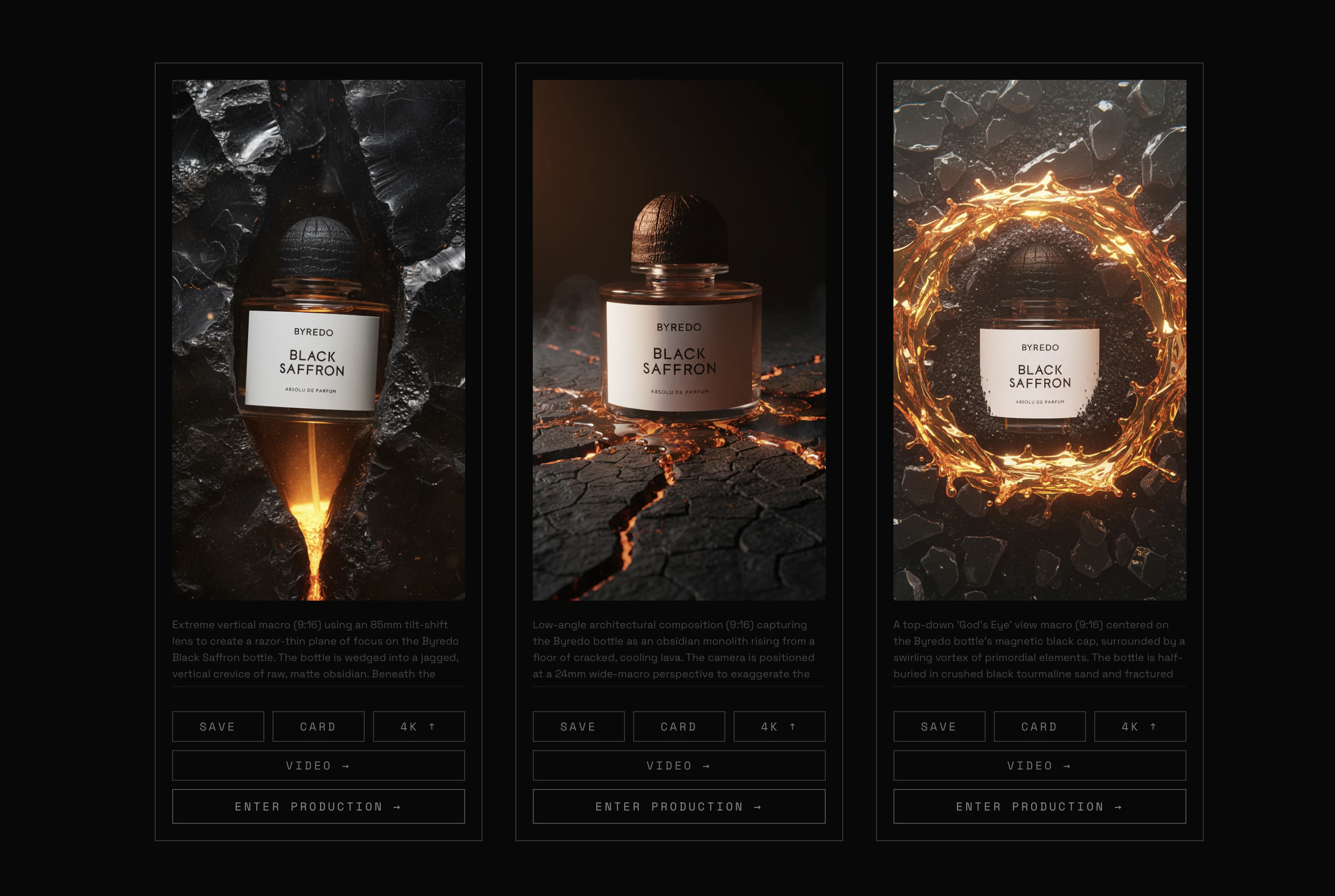Image resolution: width=1335 pixels, height=896 pixels.
Task: Enter production for the obsidian crevice image
Action: tap(318, 806)
